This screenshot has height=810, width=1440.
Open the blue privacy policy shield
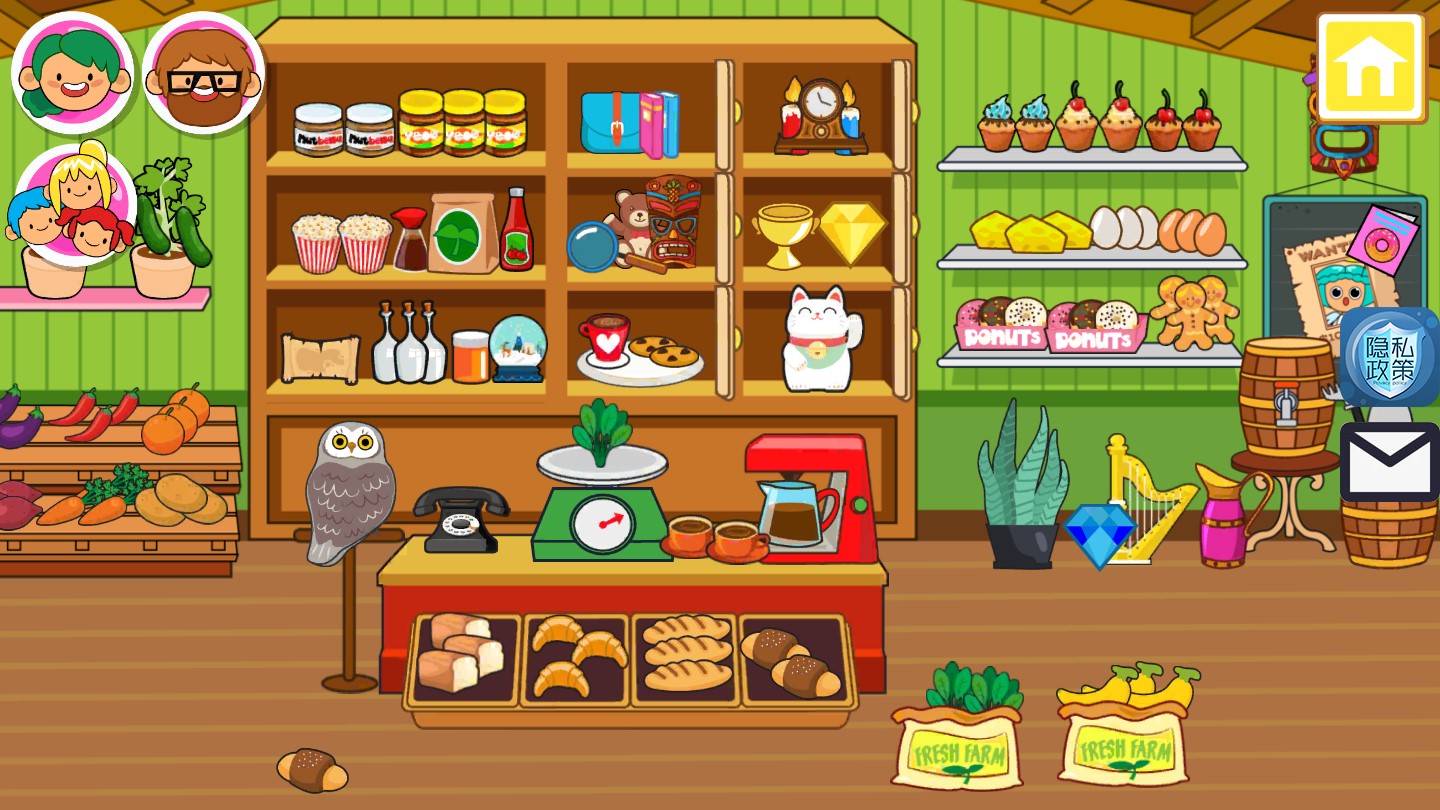click(x=1389, y=357)
